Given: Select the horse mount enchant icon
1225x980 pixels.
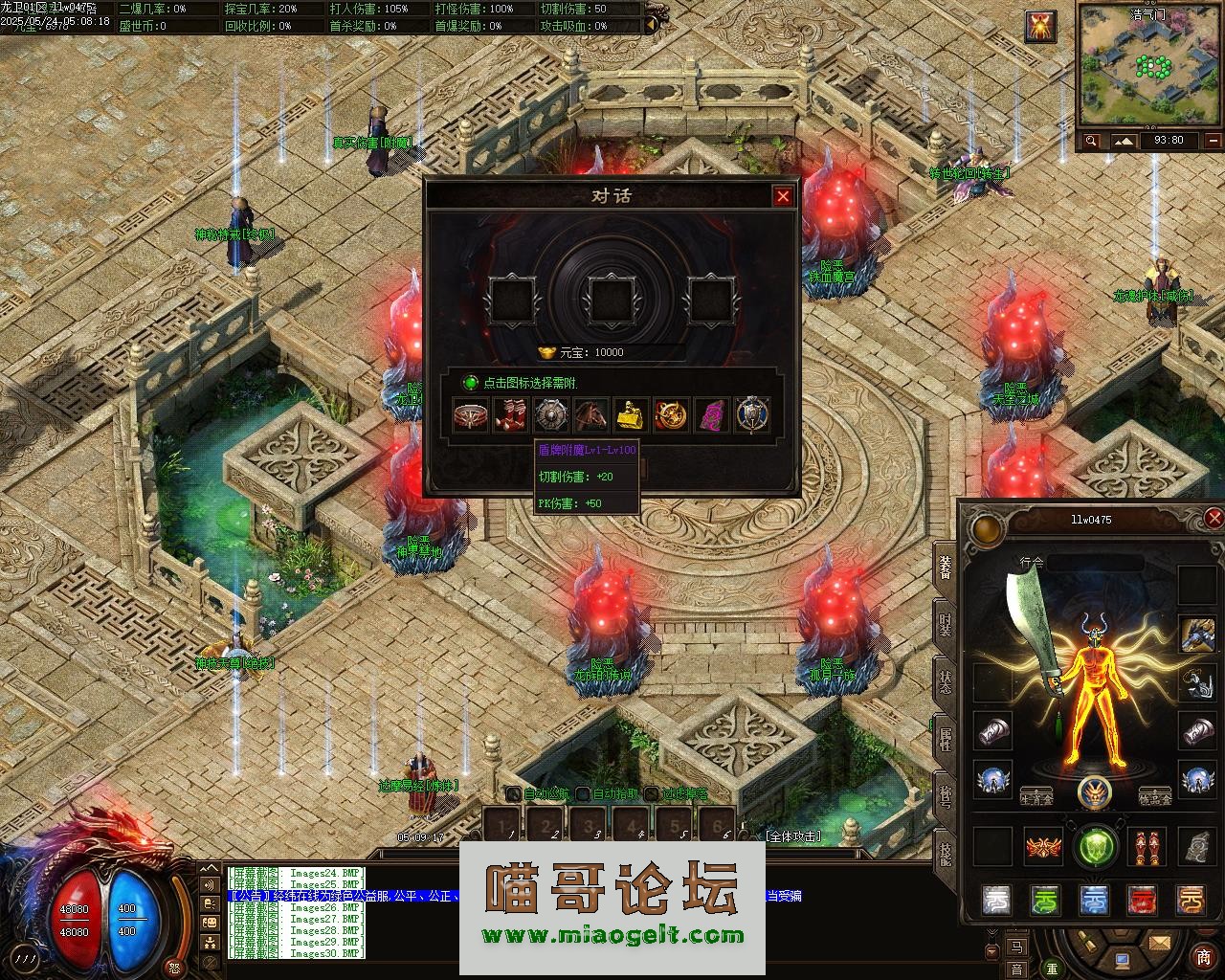Looking at the screenshot, I should 591,416.
